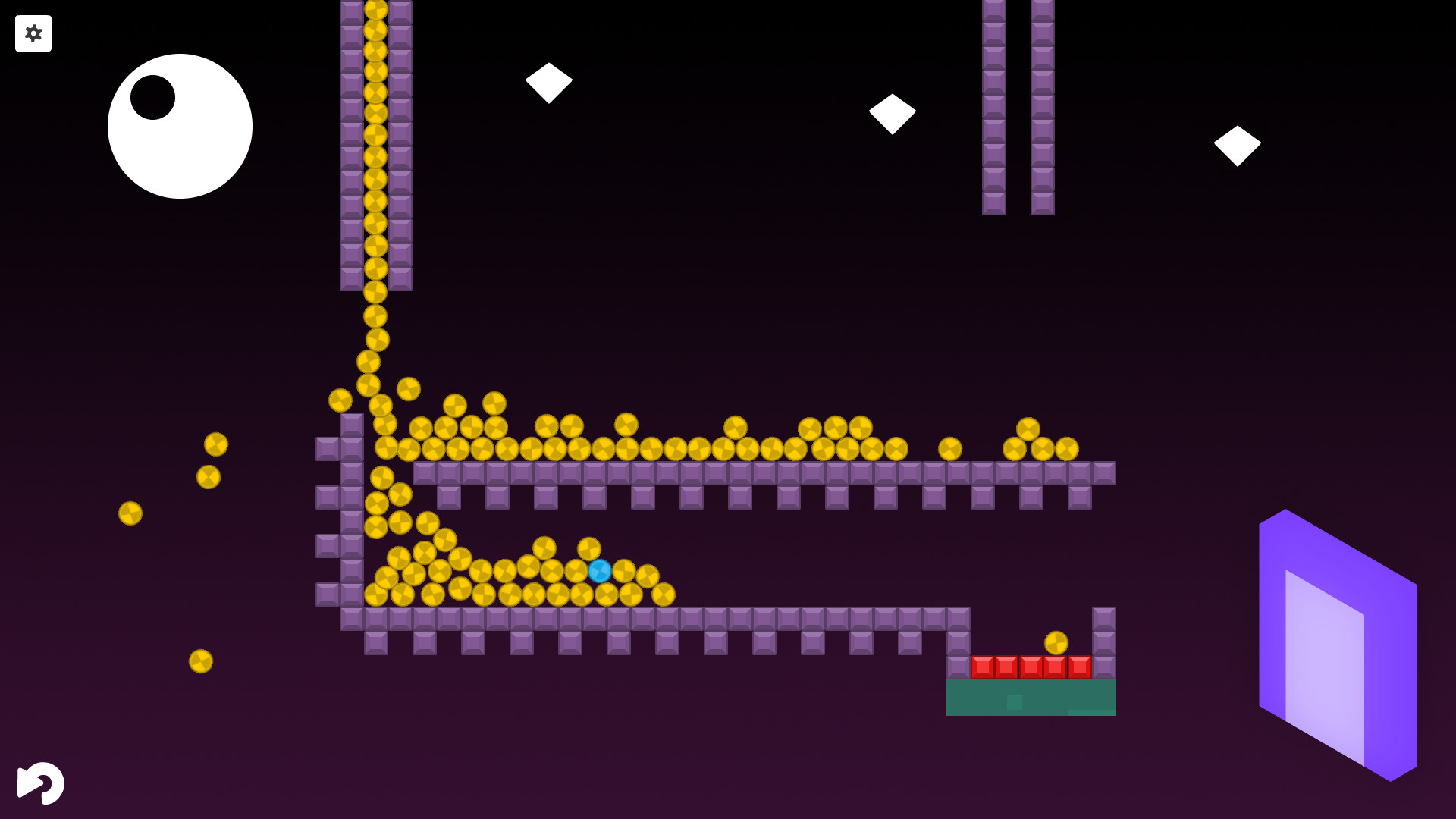Screen dimensions: 1456x819
Task: Click the rightmost white diamond star
Action: [1238, 143]
